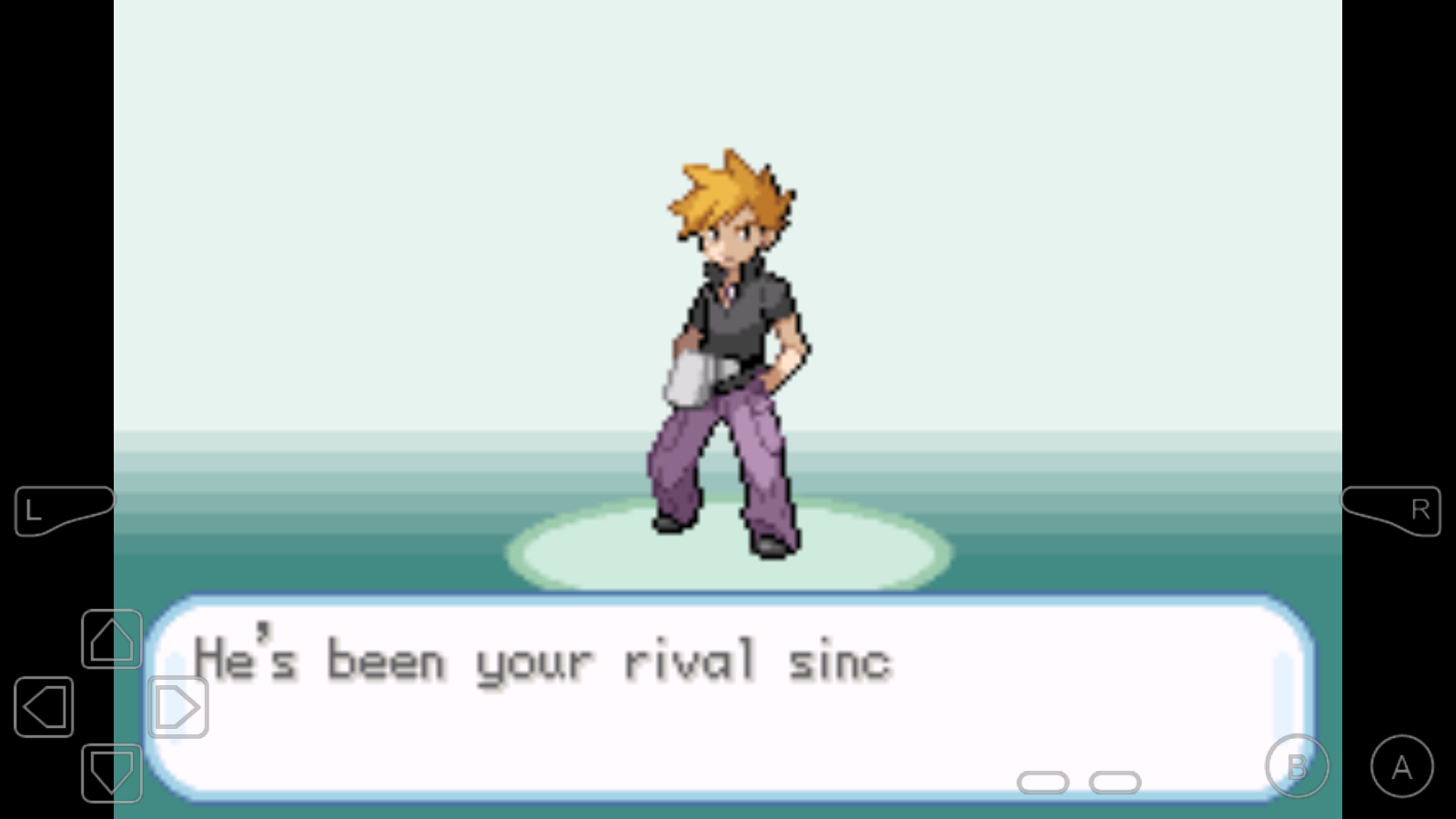Tap the d-pad up arrow

[111, 639]
